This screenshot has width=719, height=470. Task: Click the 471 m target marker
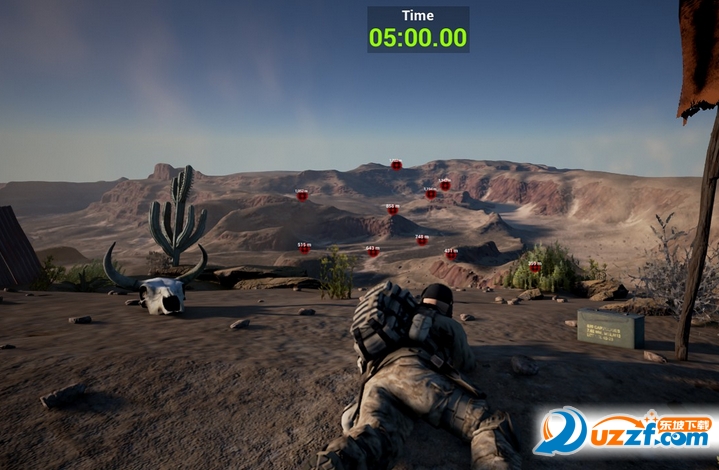(x=451, y=254)
